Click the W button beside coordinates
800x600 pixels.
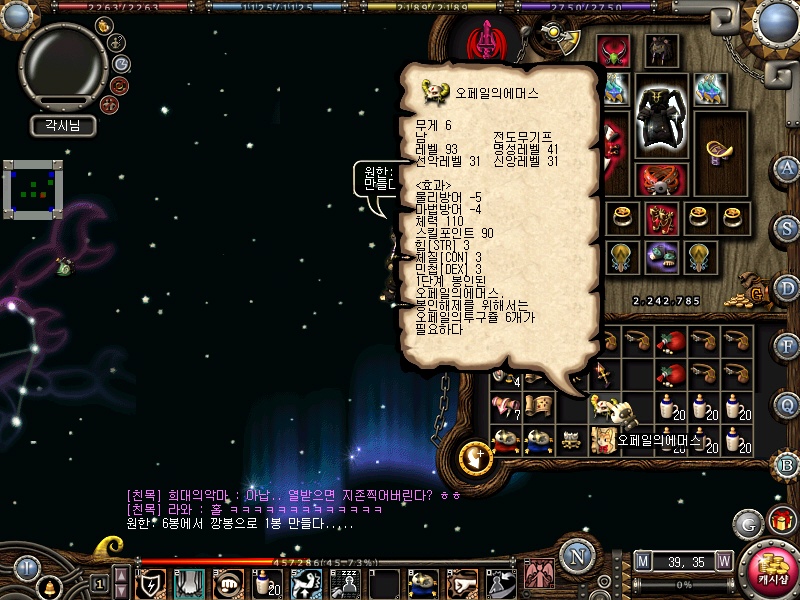point(723,561)
